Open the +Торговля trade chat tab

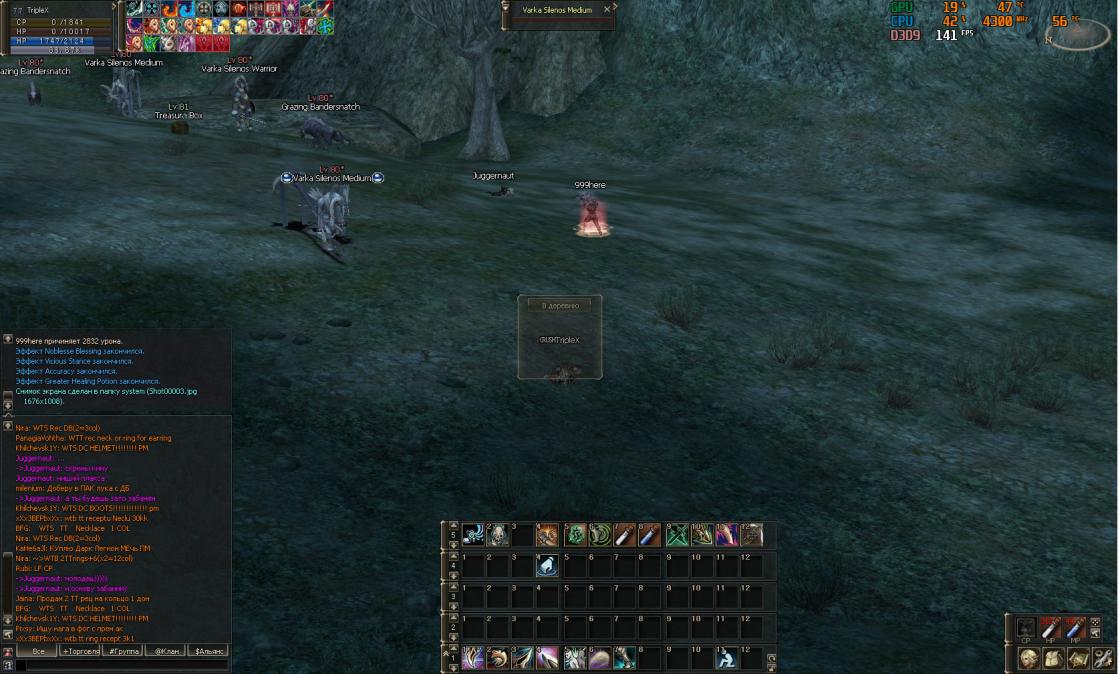tap(81, 651)
